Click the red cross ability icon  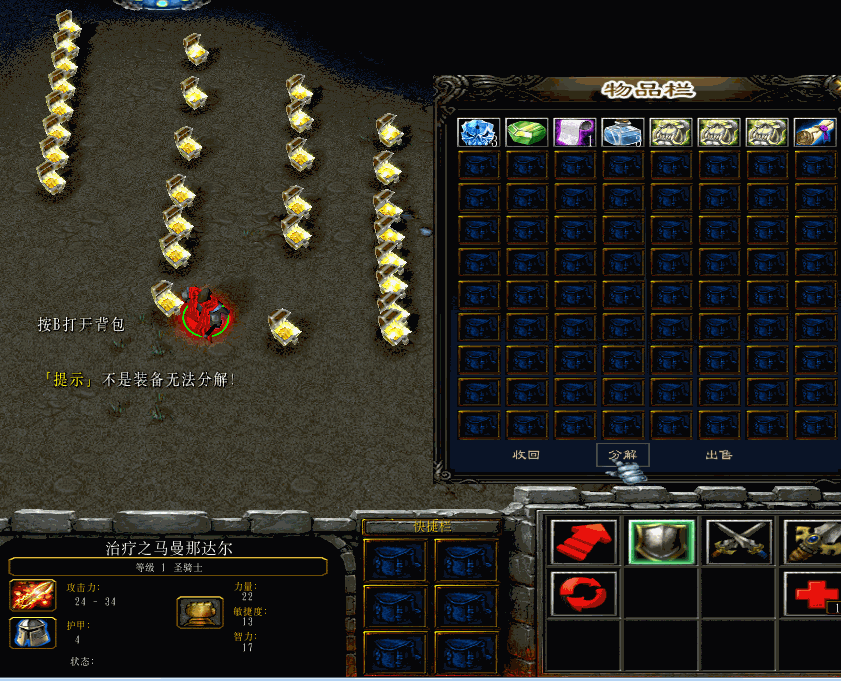pyautogui.click(x=814, y=593)
